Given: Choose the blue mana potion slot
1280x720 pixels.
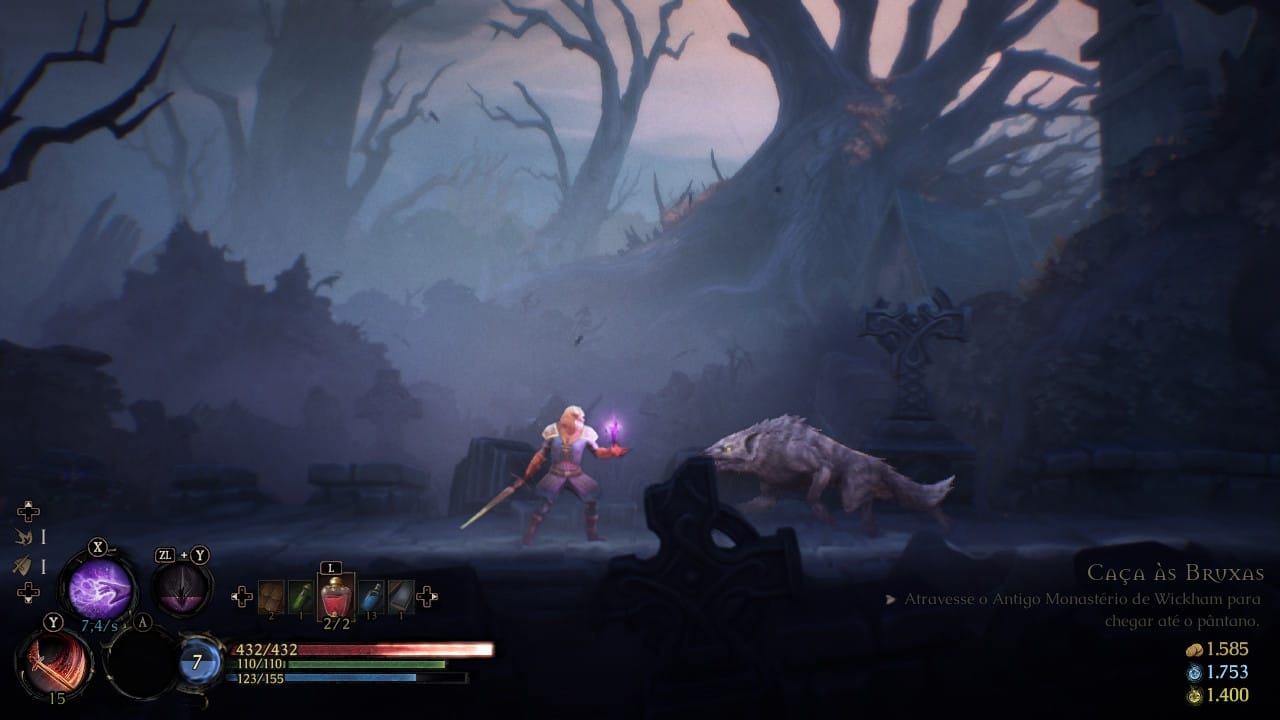Looking at the screenshot, I should click(370, 597).
